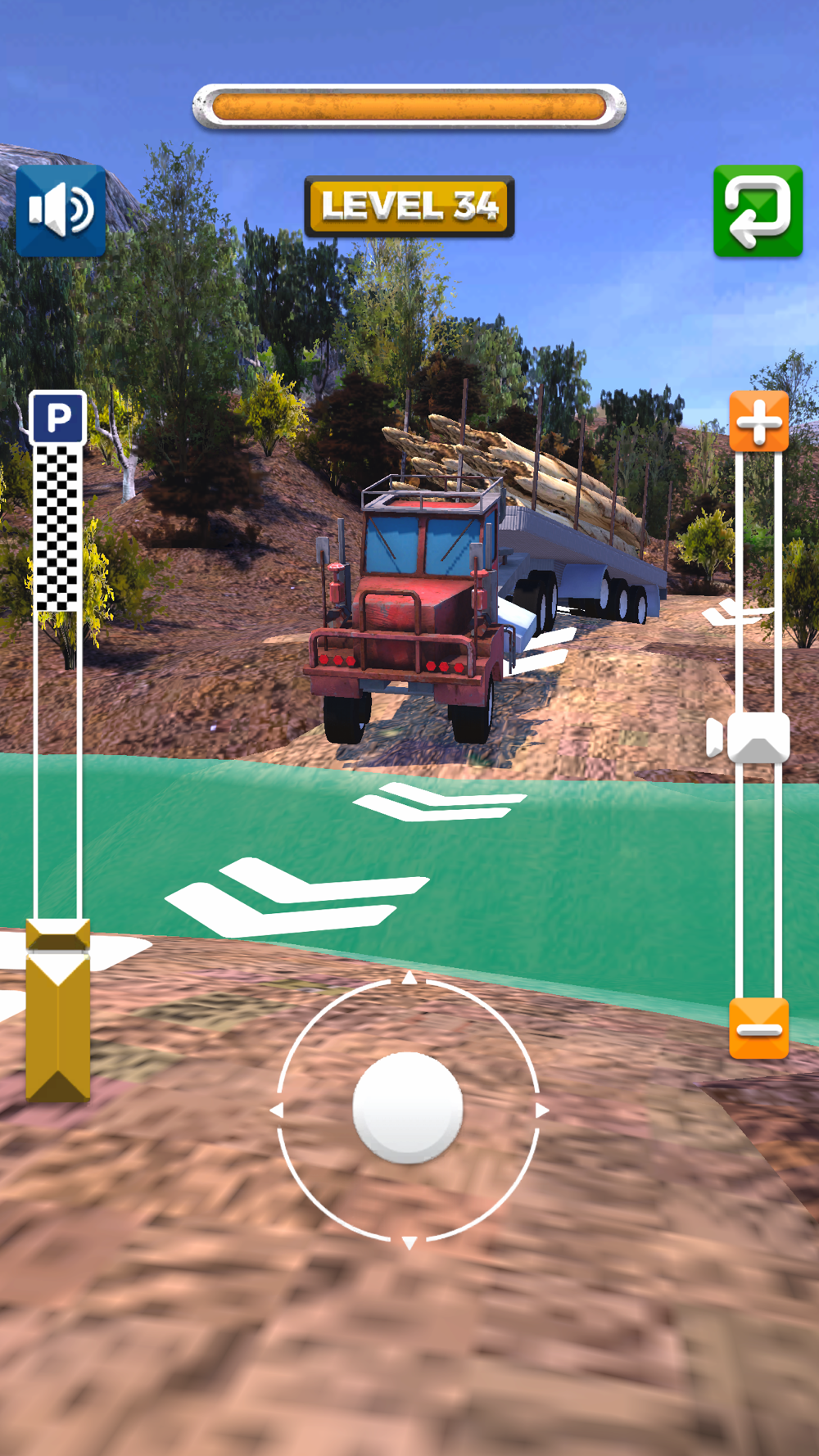819x1456 pixels.
Task: Click the orange plus zoom button
Action: pyautogui.click(x=759, y=421)
